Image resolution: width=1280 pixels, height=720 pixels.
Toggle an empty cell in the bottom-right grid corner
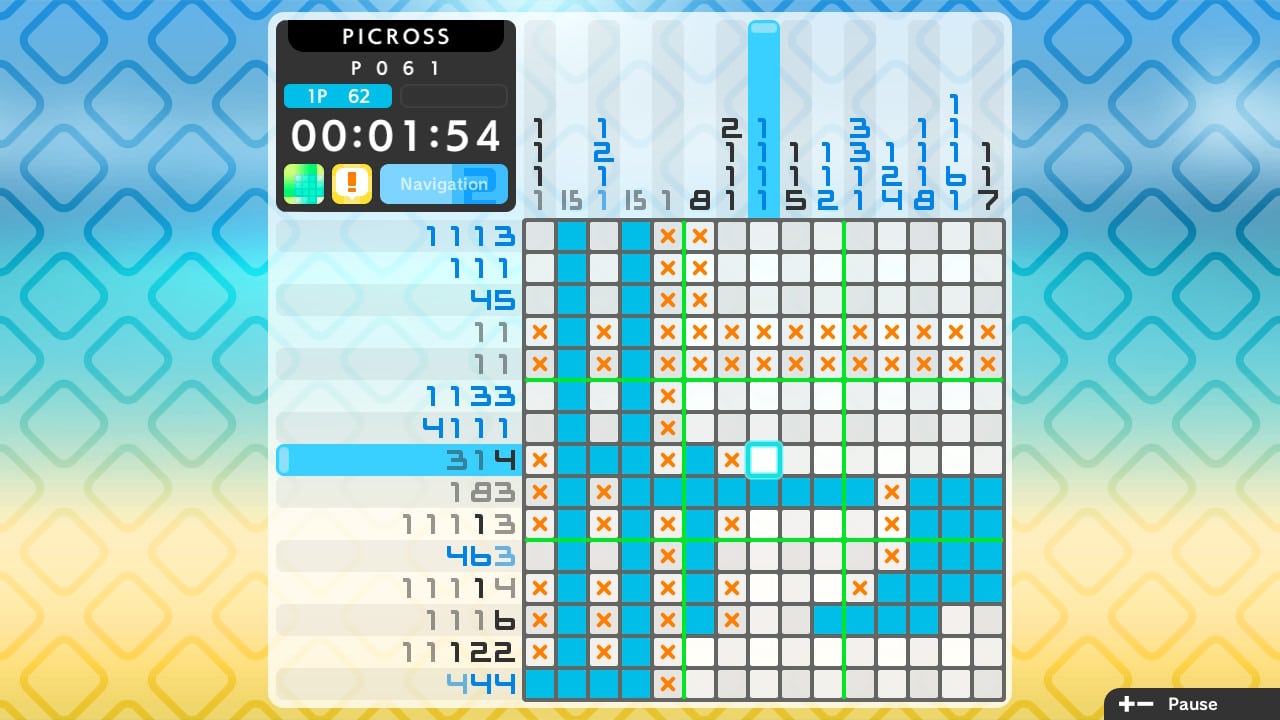point(988,683)
